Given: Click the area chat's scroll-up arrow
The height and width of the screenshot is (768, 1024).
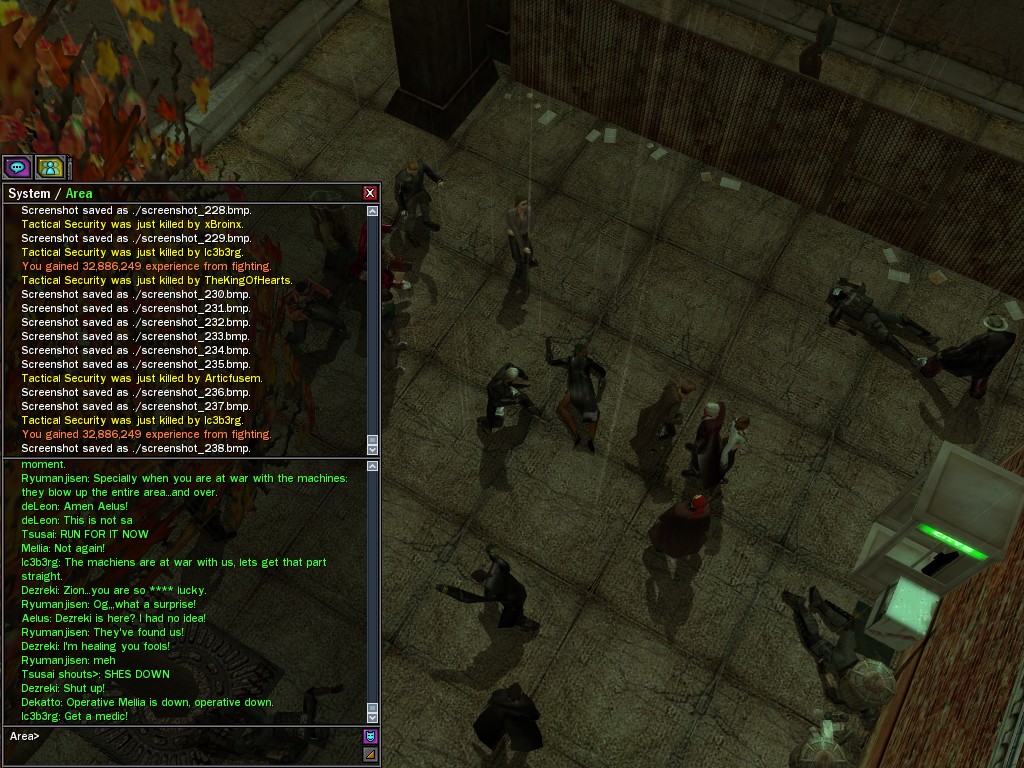Looking at the screenshot, I should tap(373, 466).
